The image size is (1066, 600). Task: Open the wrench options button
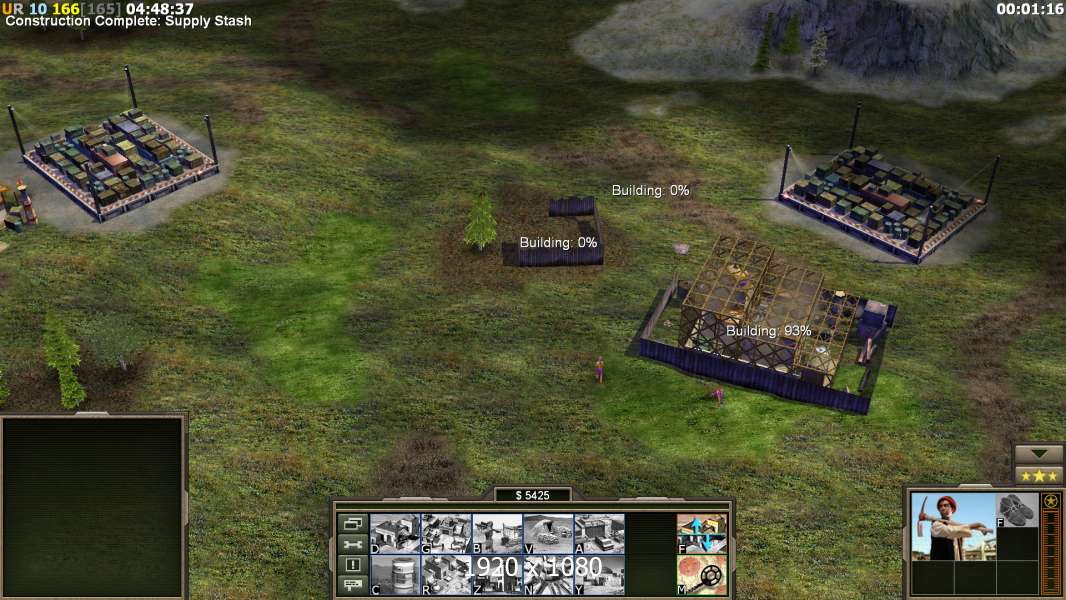tap(352, 544)
